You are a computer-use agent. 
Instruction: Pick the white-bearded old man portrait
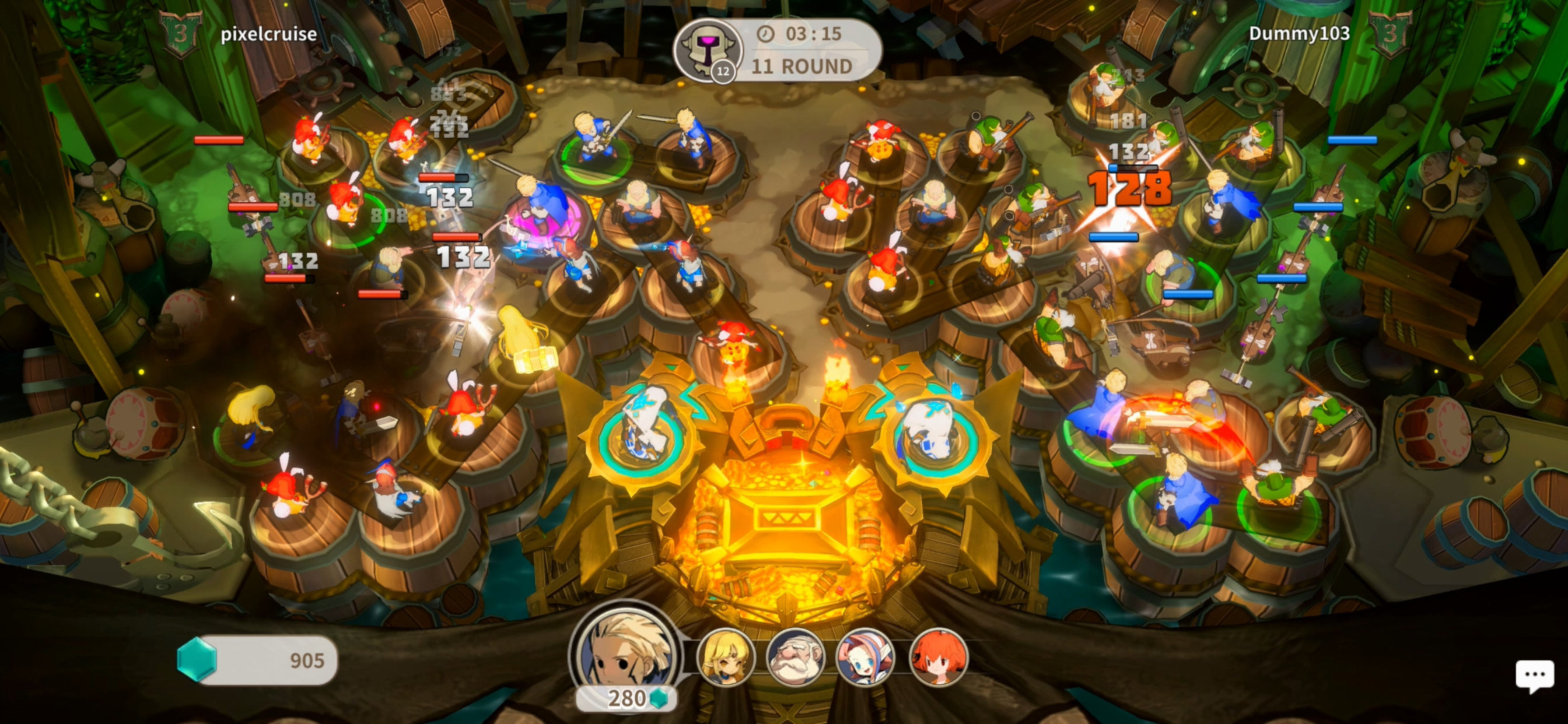coord(795,658)
